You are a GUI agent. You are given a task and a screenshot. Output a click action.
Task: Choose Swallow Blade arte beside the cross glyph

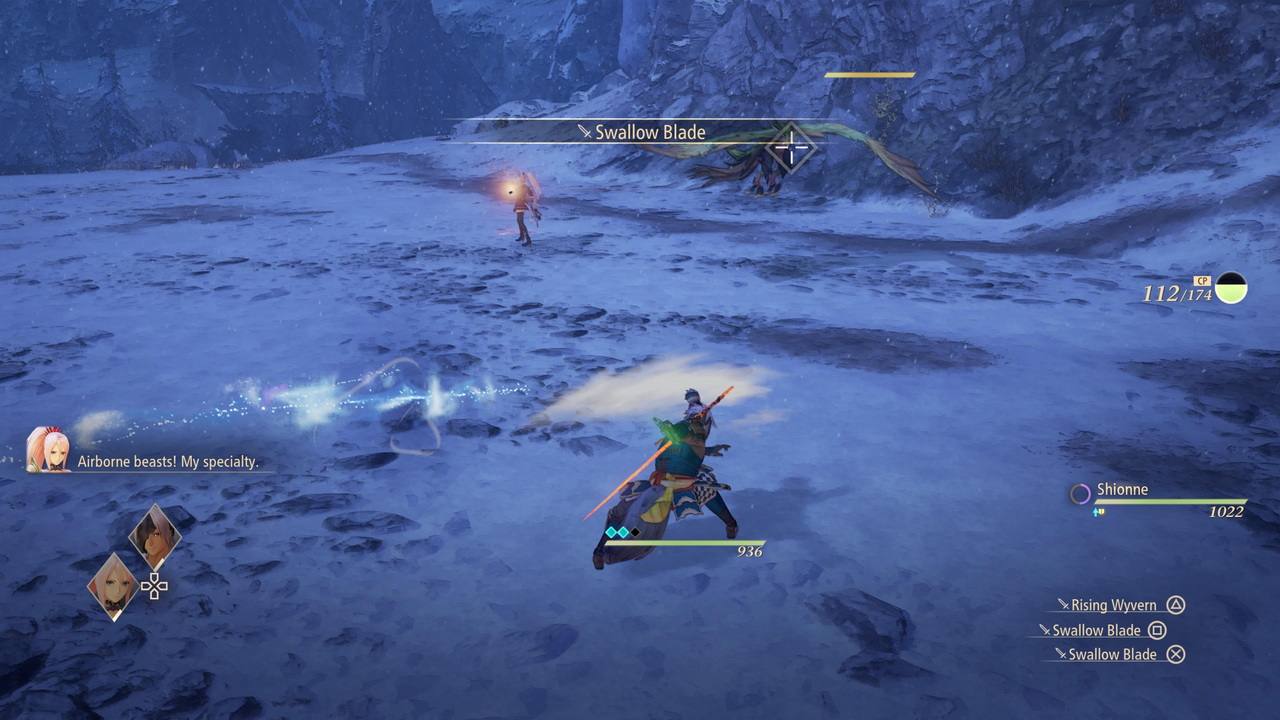tap(1112, 654)
